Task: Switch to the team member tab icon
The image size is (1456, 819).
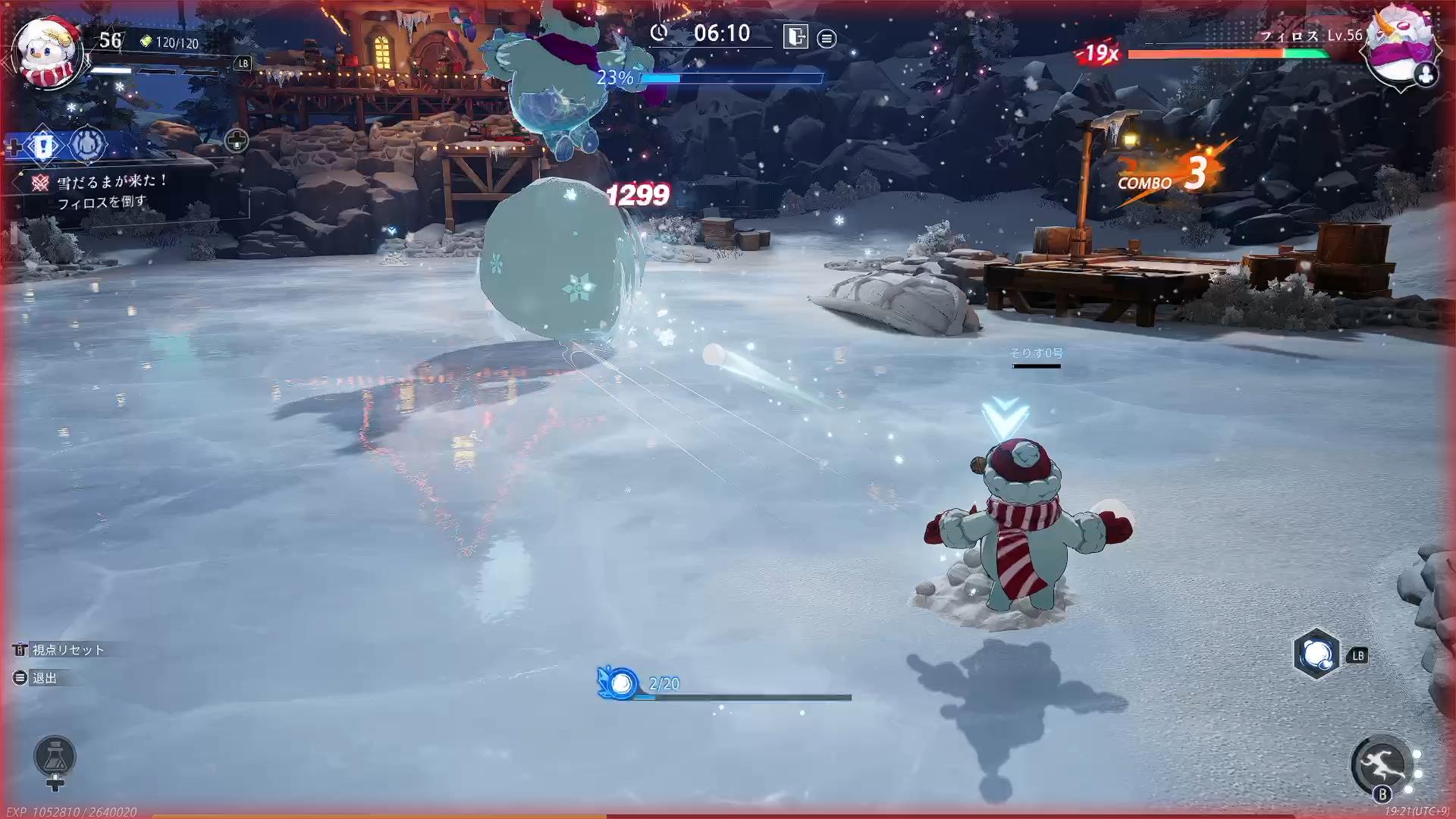Action: point(88,144)
